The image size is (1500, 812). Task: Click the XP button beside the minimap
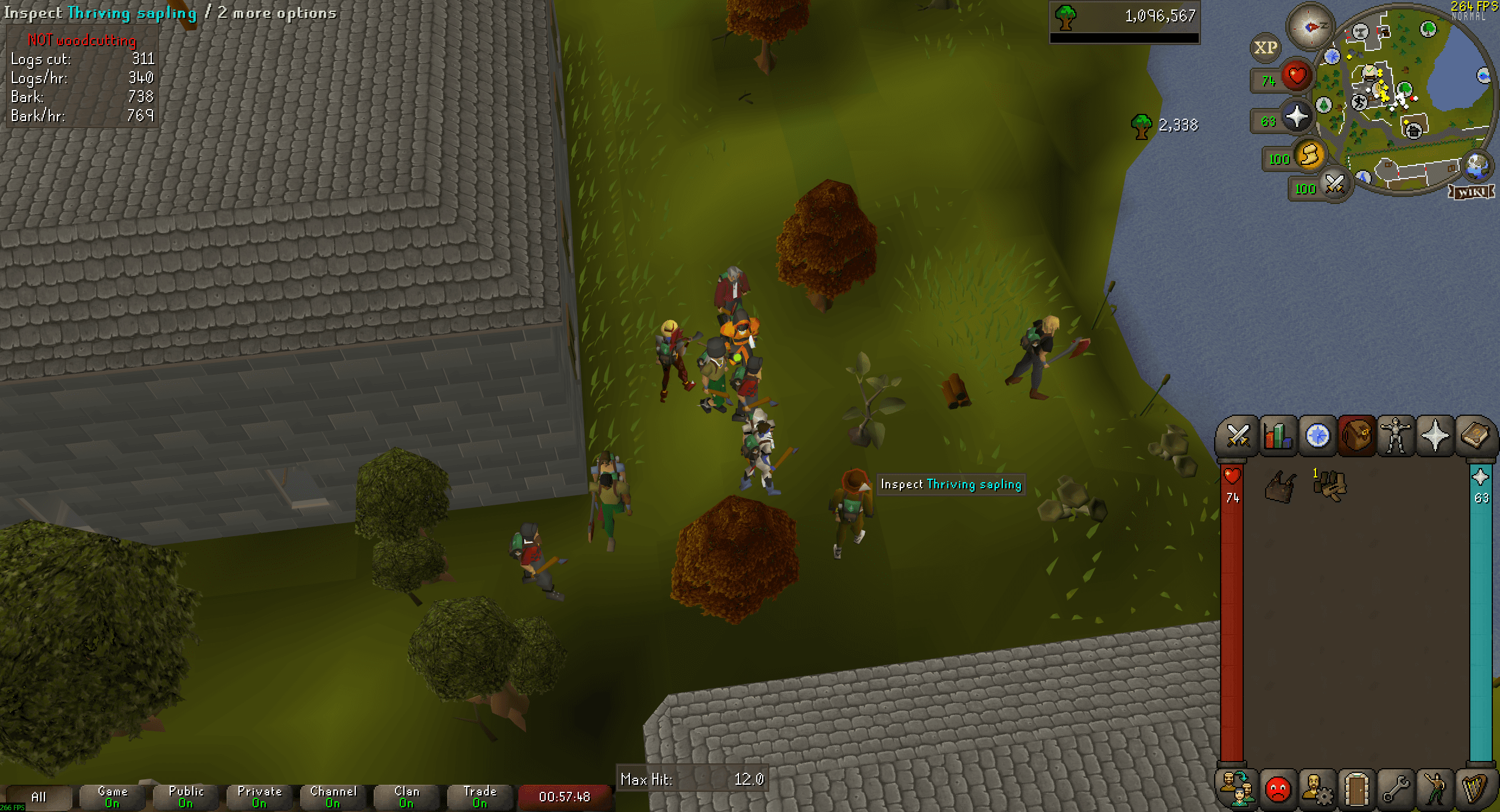(1264, 49)
